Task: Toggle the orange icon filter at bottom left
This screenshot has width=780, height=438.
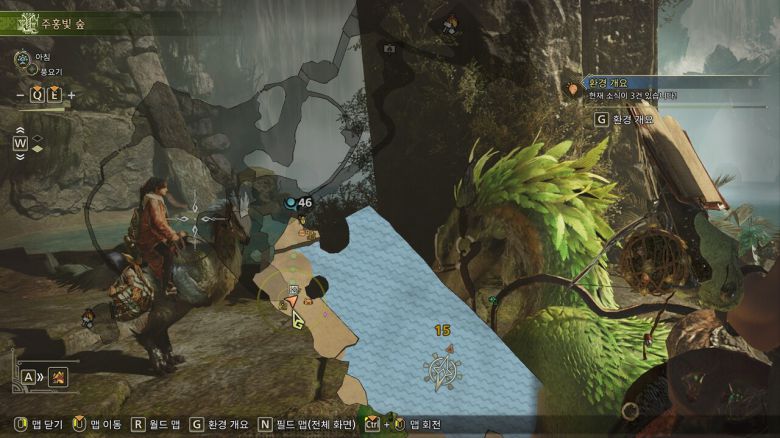Action: (x=59, y=377)
